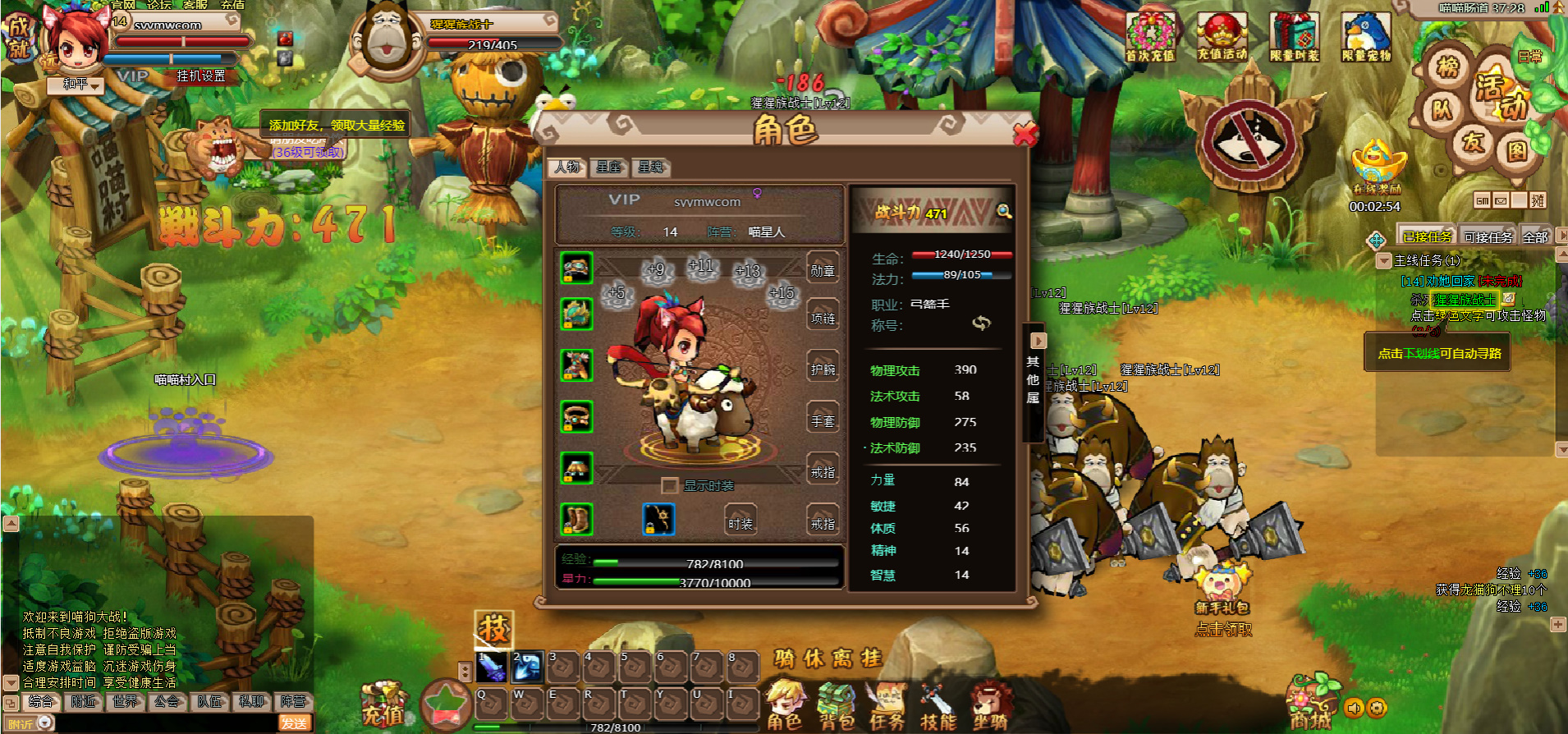Send the chat message with 发送
The height and width of the screenshot is (734, 1568).
[x=294, y=723]
